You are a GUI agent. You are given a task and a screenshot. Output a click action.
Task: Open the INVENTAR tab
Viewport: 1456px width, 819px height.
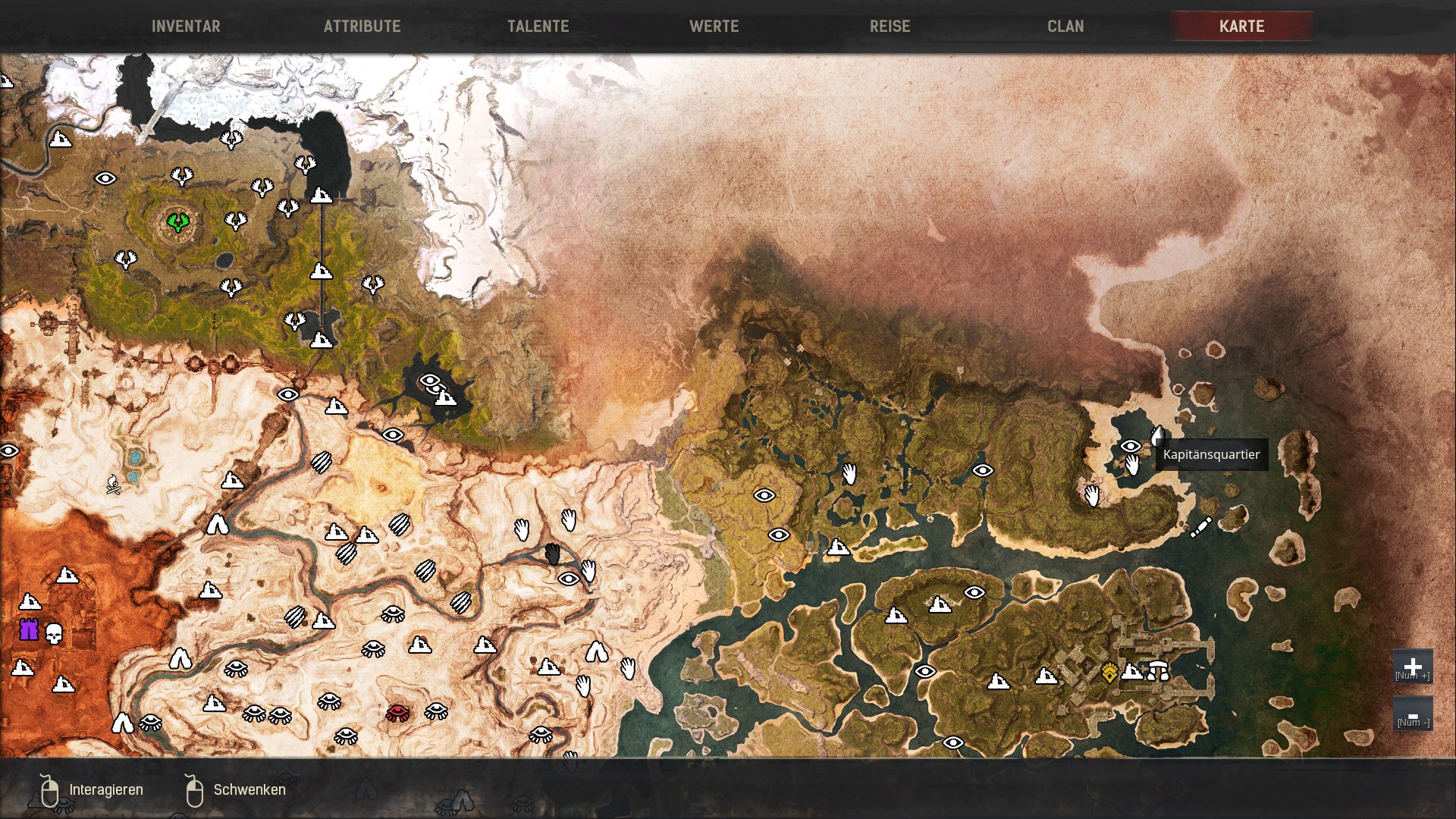point(186,27)
